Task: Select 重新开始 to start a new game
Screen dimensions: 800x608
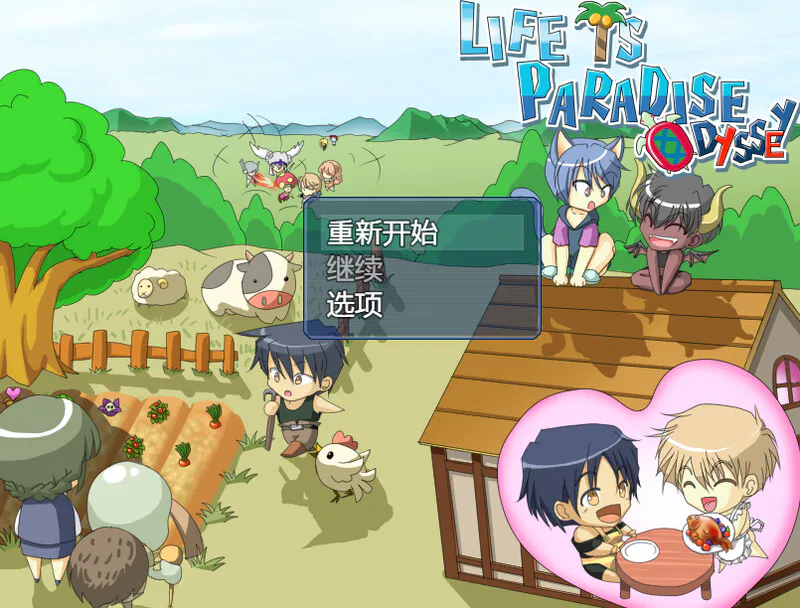Action: click(383, 233)
